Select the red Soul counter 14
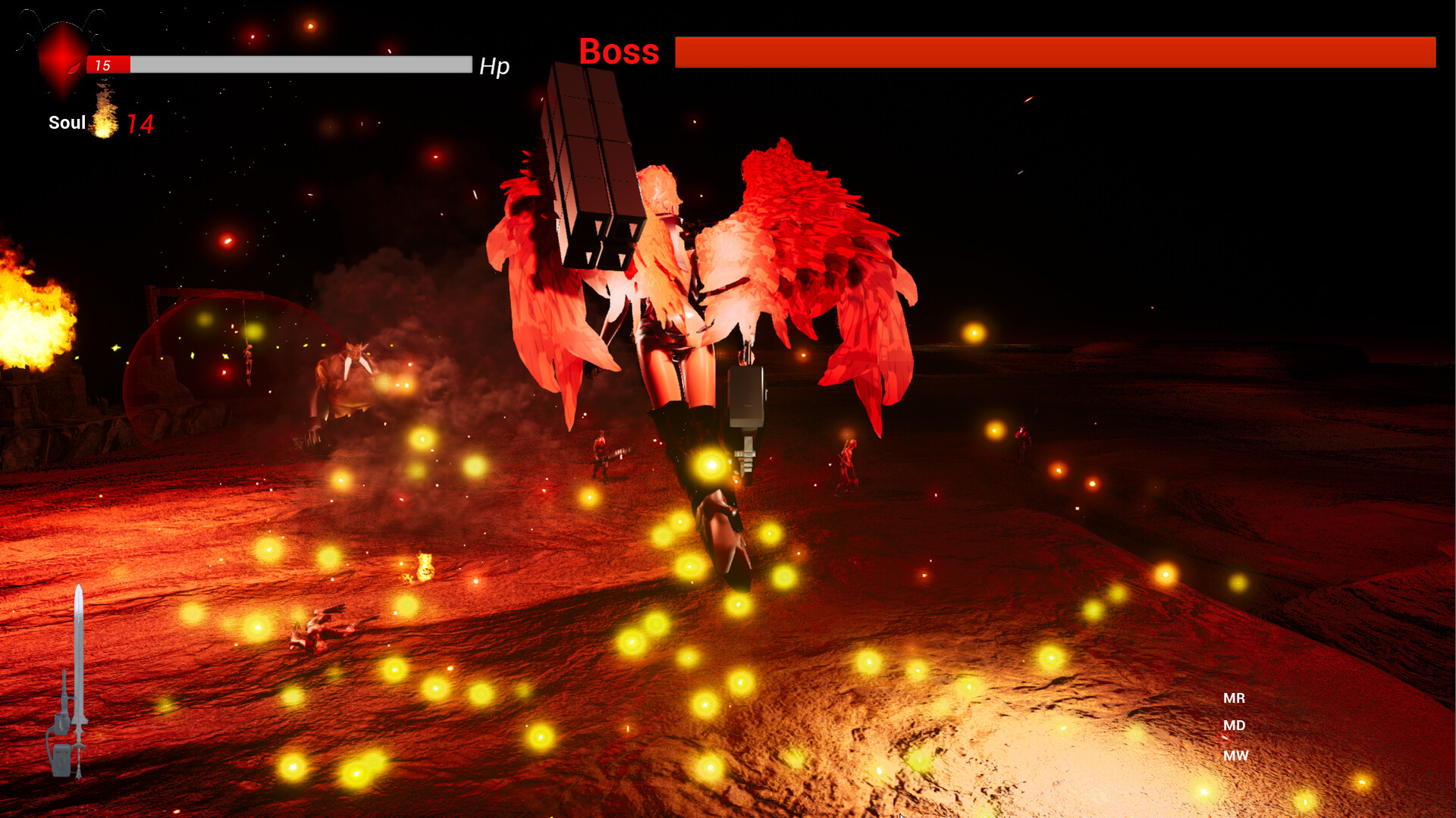Image resolution: width=1456 pixels, height=818 pixels. [140, 124]
